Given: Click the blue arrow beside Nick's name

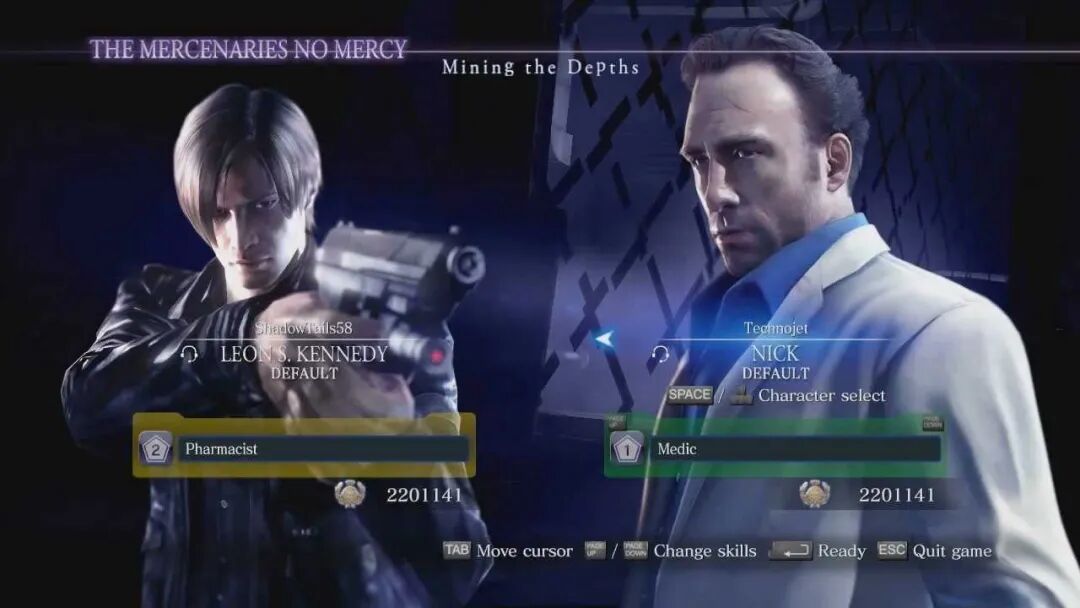Looking at the screenshot, I should click(603, 340).
